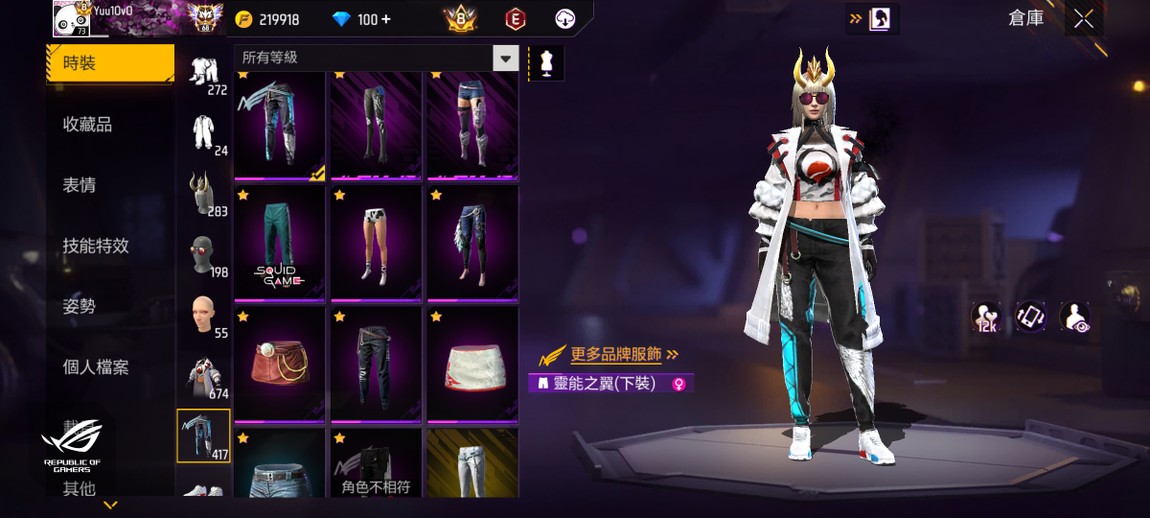The height and width of the screenshot is (518, 1150).
Task: Close the vault screen with X
Action: [1083, 19]
